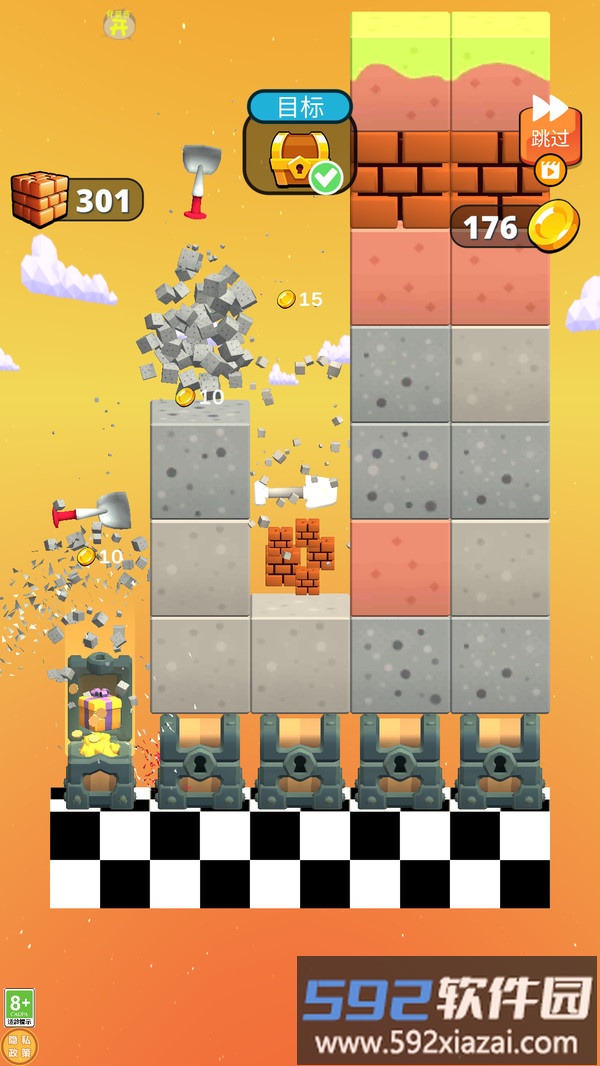Open the 隐私政策 privacy policy
This screenshot has height=1066, width=600.
(x=20, y=1046)
